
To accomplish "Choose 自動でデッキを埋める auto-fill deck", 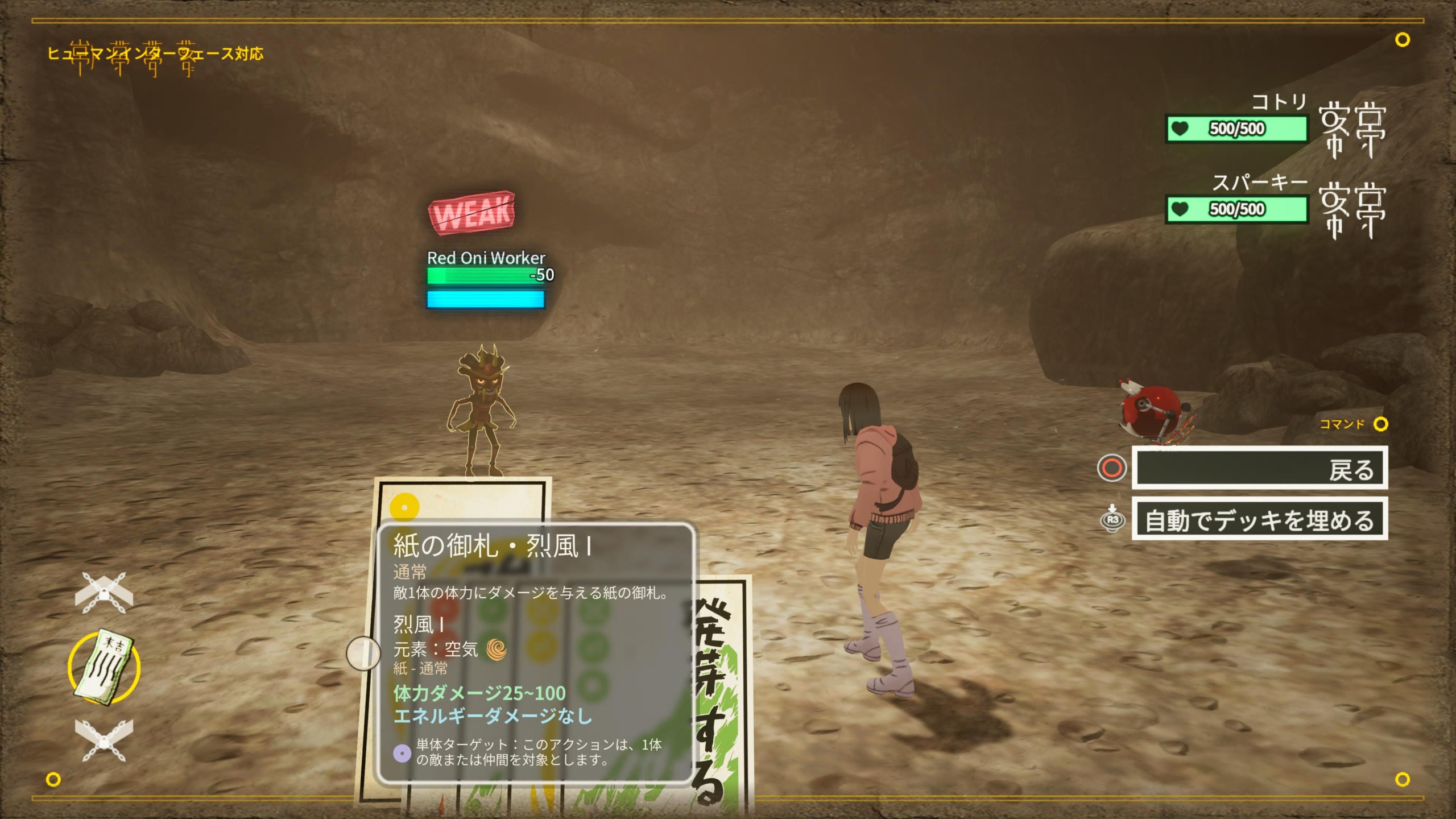I will pyautogui.click(x=1259, y=519).
